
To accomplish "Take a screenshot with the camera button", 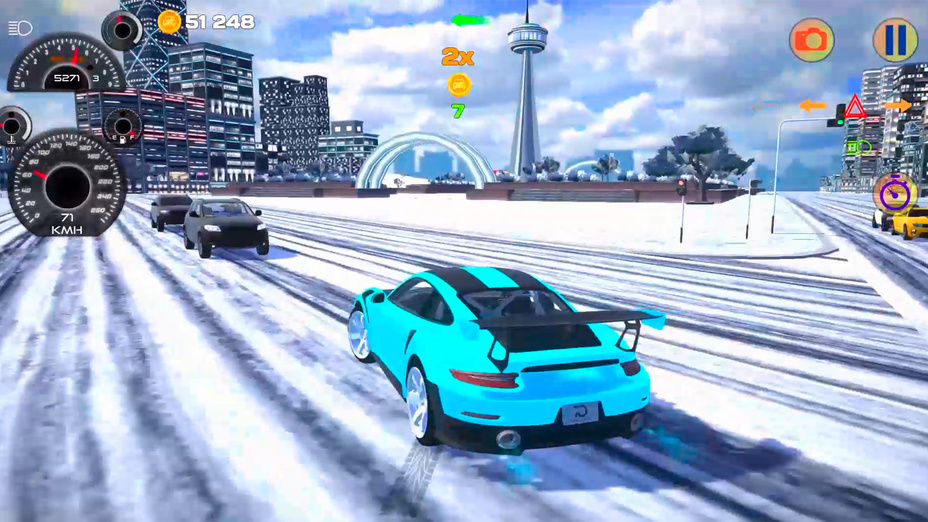I will [x=812, y=40].
